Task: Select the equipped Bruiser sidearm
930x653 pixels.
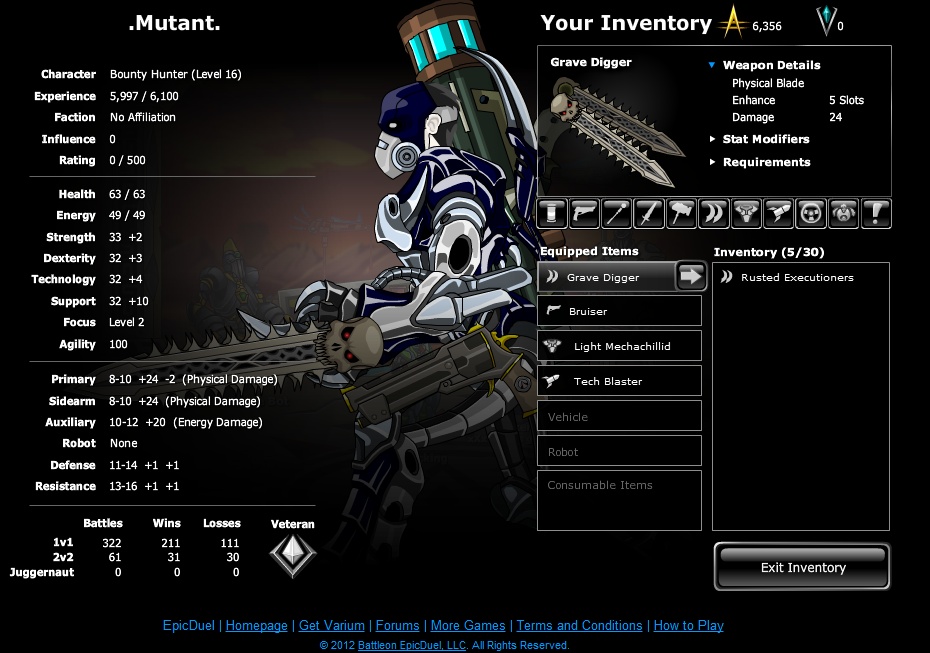Action: (x=619, y=311)
